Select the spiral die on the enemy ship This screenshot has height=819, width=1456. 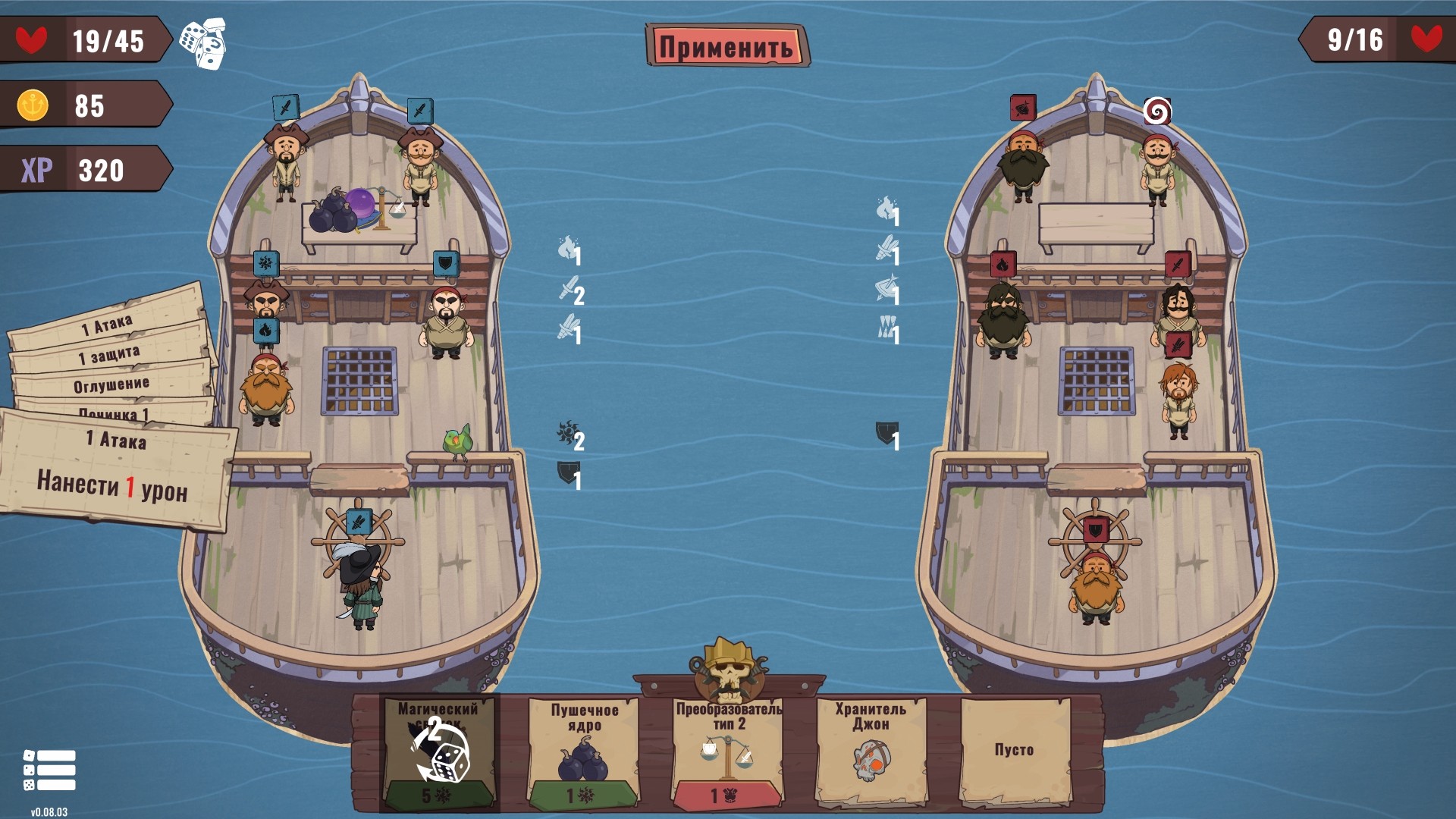tap(1156, 111)
